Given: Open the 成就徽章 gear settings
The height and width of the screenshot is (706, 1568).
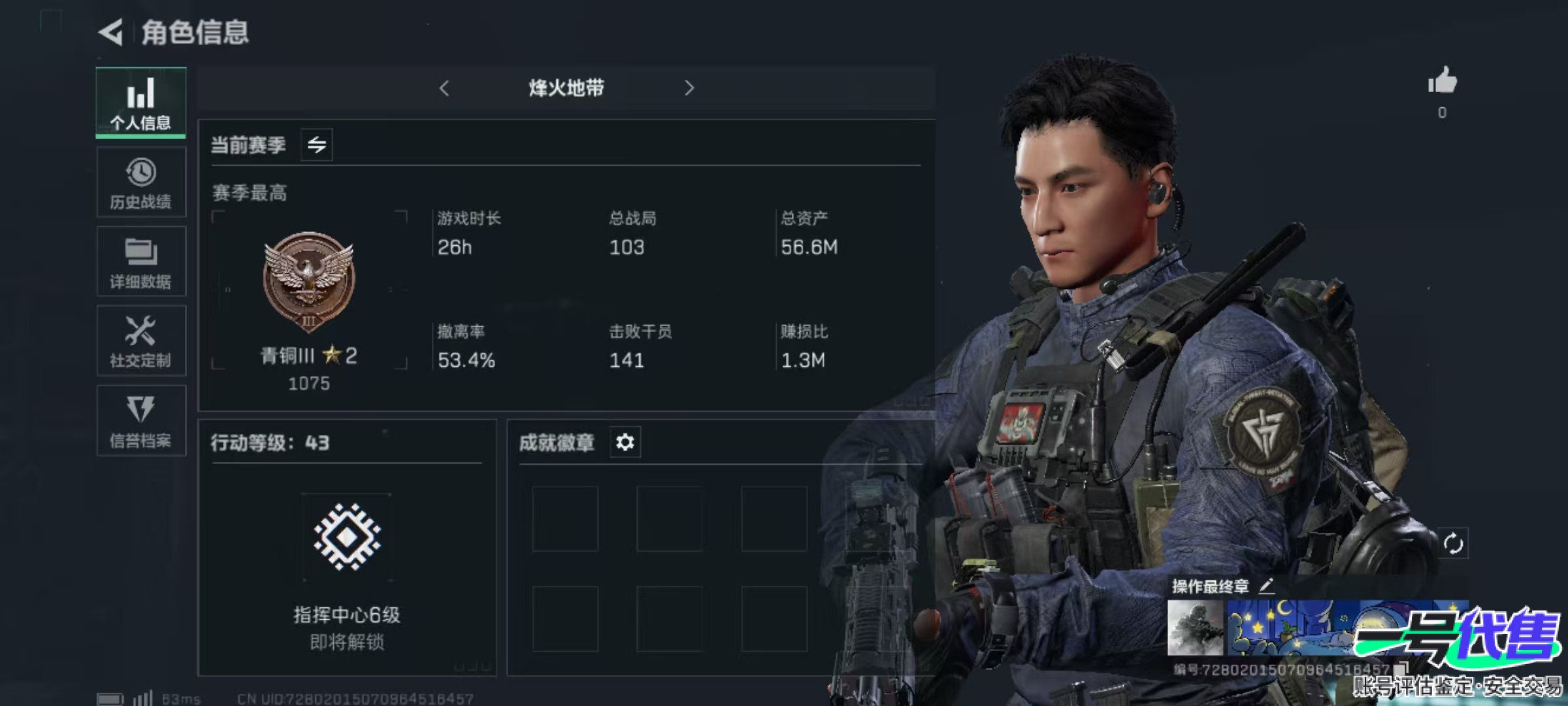Looking at the screenshot, I should pyautogui.click(x=625, y=443).
